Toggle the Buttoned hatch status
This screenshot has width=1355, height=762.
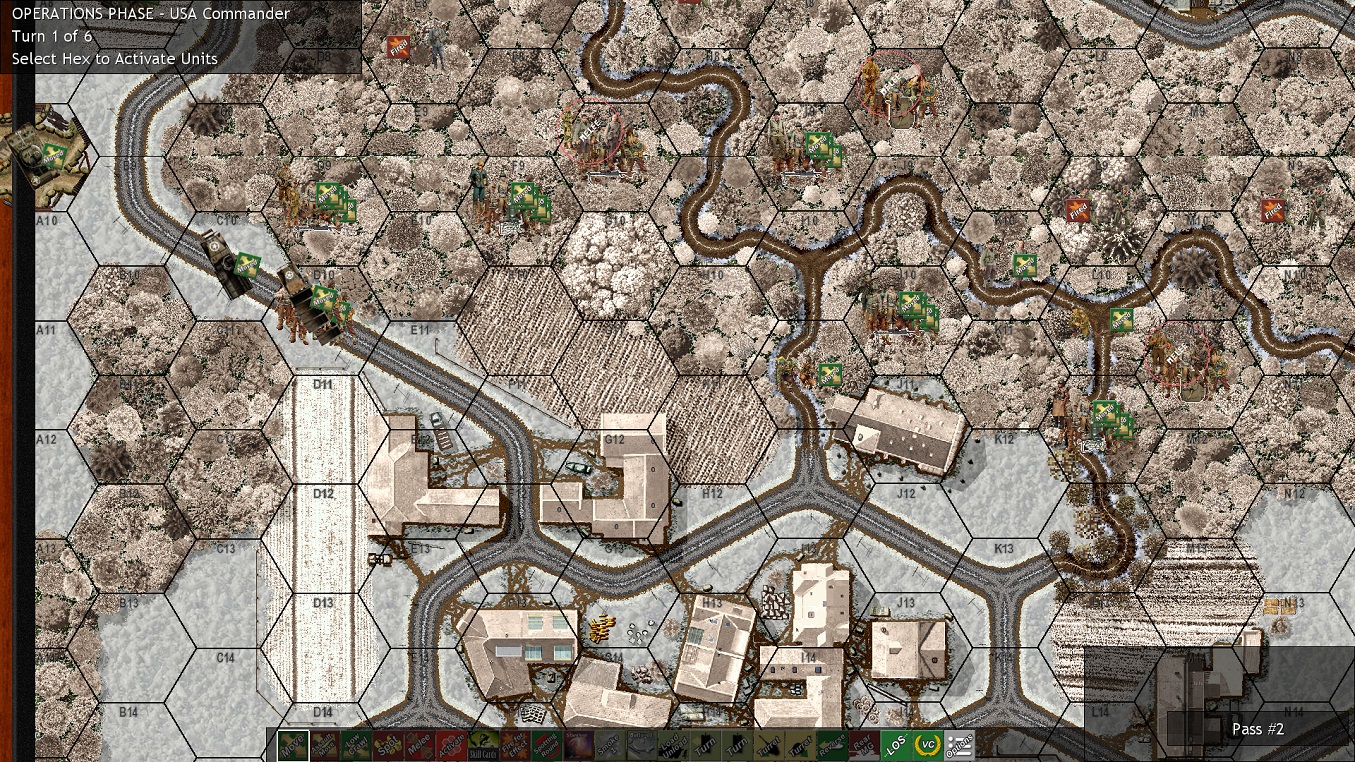[x=641, y=745]
